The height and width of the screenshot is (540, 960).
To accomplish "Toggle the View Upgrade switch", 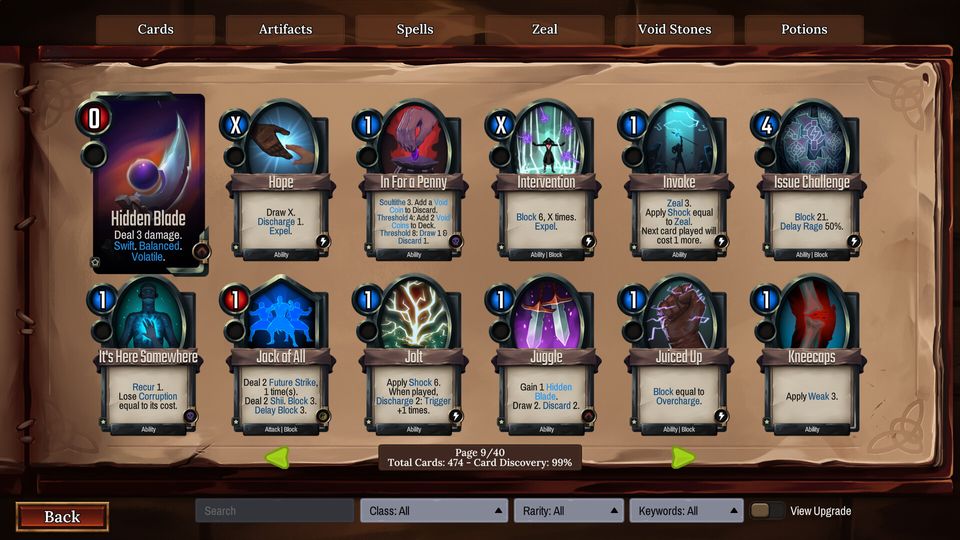I will click(x=767, y=511).
